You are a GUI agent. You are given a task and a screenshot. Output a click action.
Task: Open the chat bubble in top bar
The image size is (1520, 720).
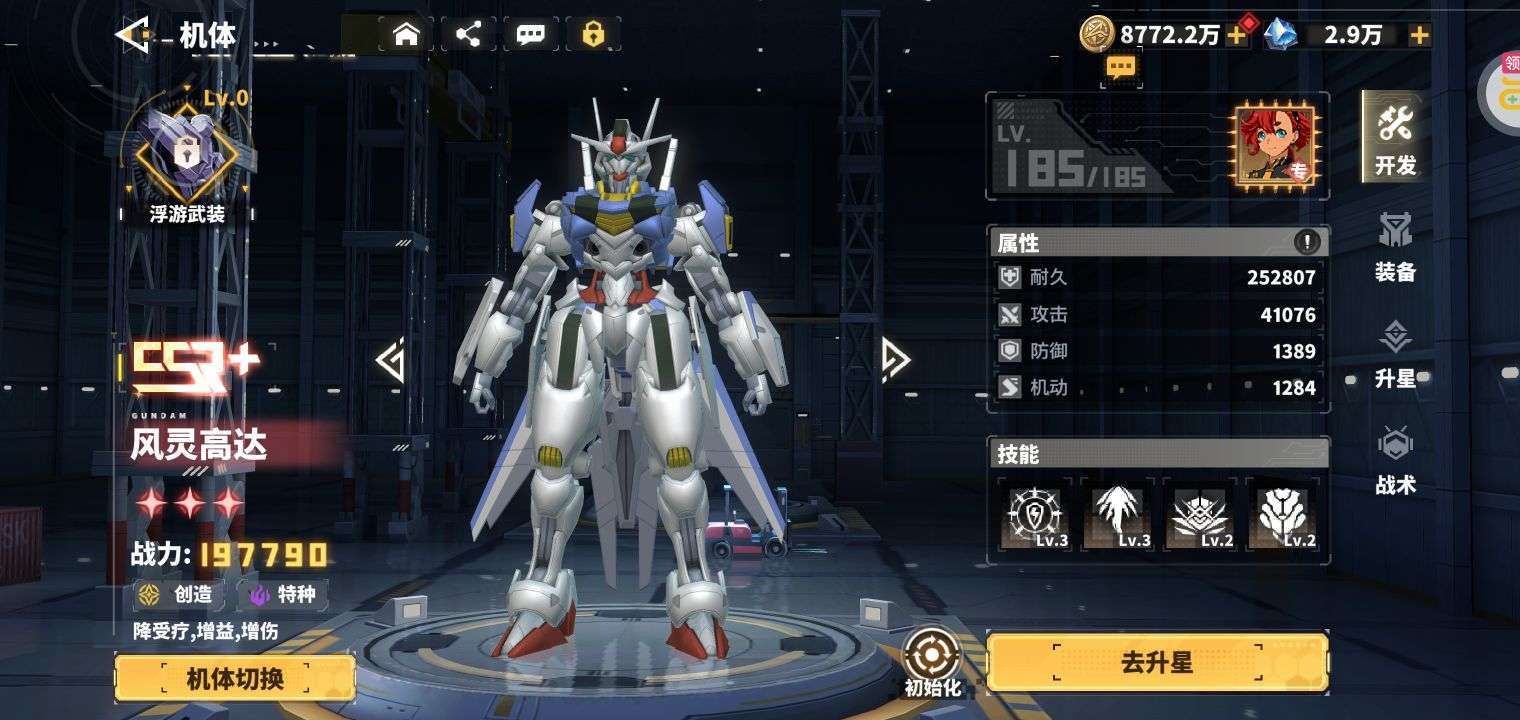pyautogui.click(x=530, y=35)
